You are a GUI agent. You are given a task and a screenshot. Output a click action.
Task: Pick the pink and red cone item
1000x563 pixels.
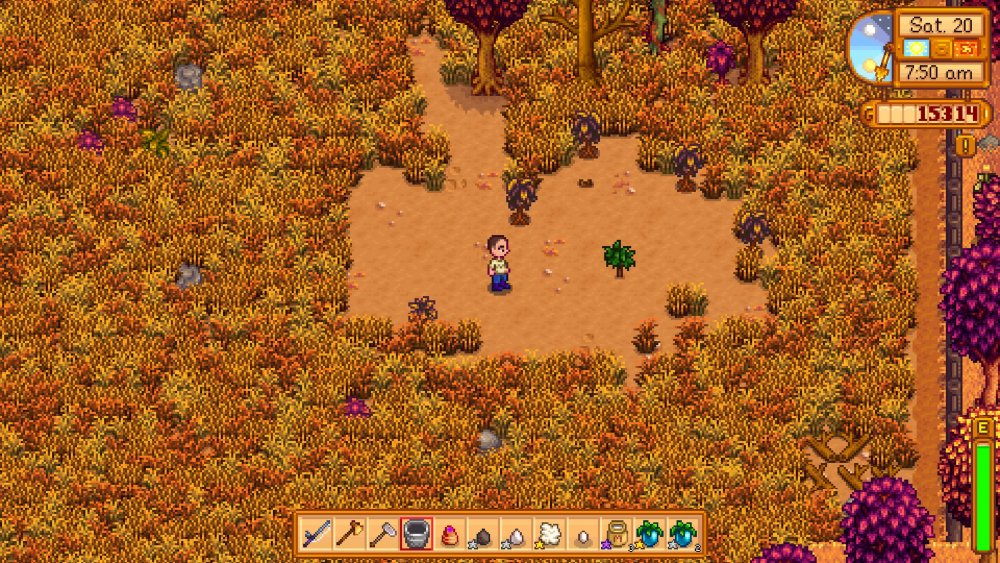click(x=449, y=534)
